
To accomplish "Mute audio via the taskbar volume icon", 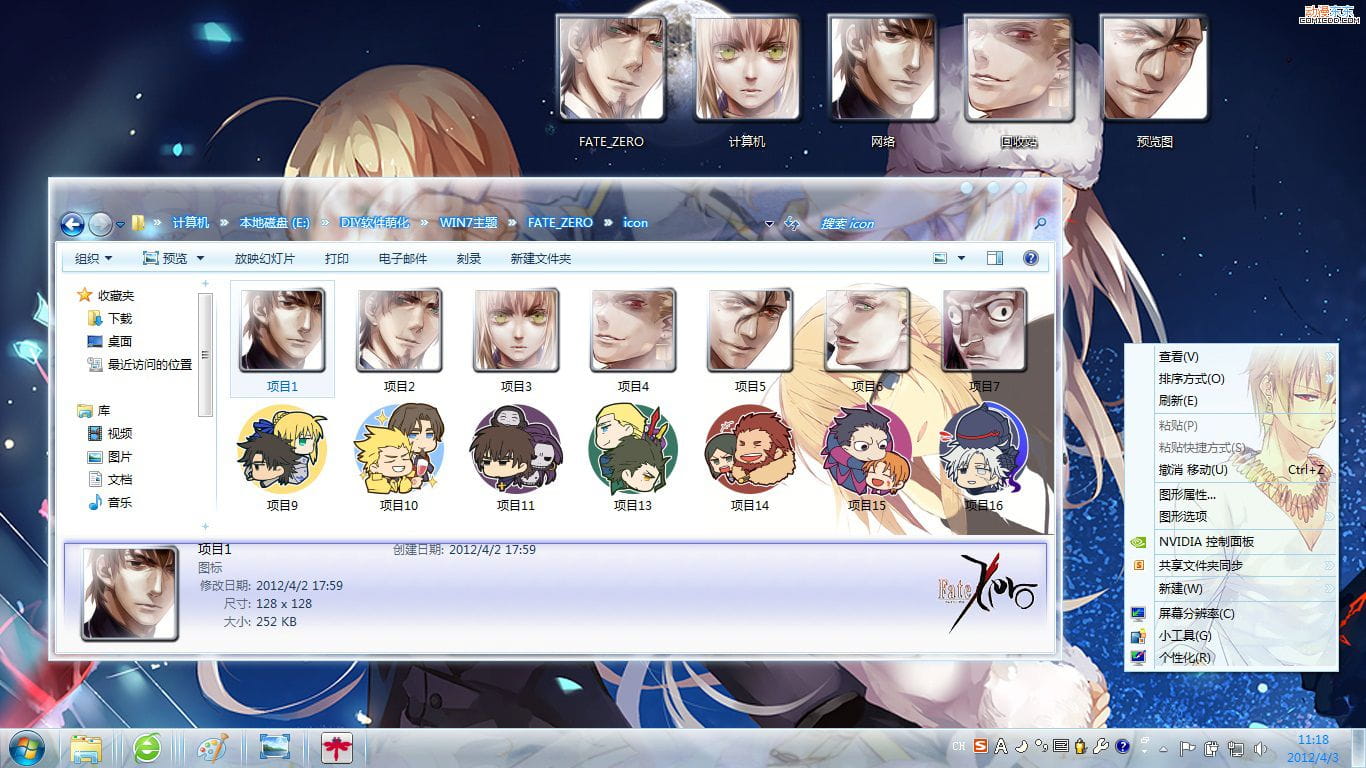I will click(x=1260, y=747).
